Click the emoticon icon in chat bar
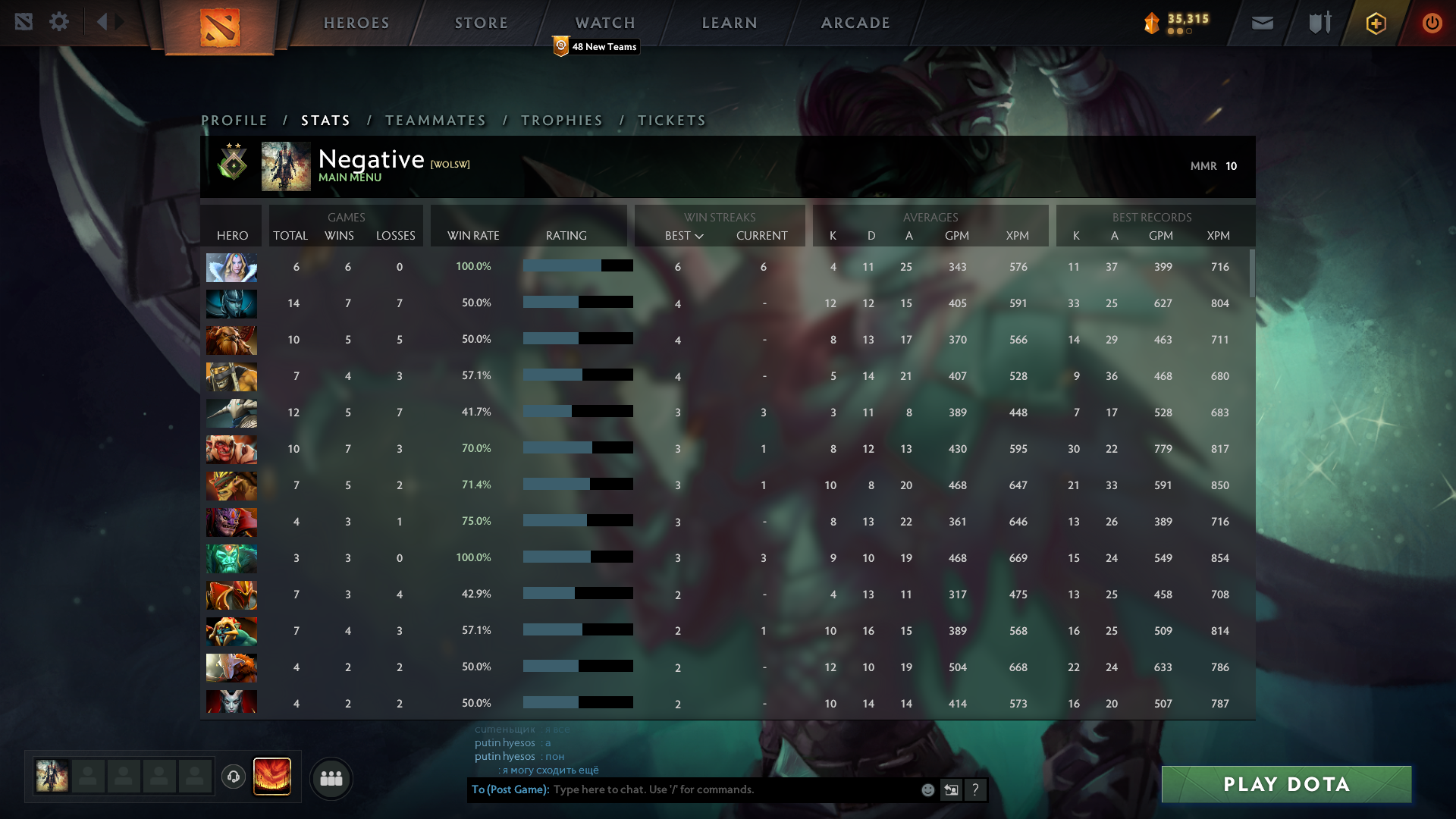 pyautogui.click(x=928, y=789)
